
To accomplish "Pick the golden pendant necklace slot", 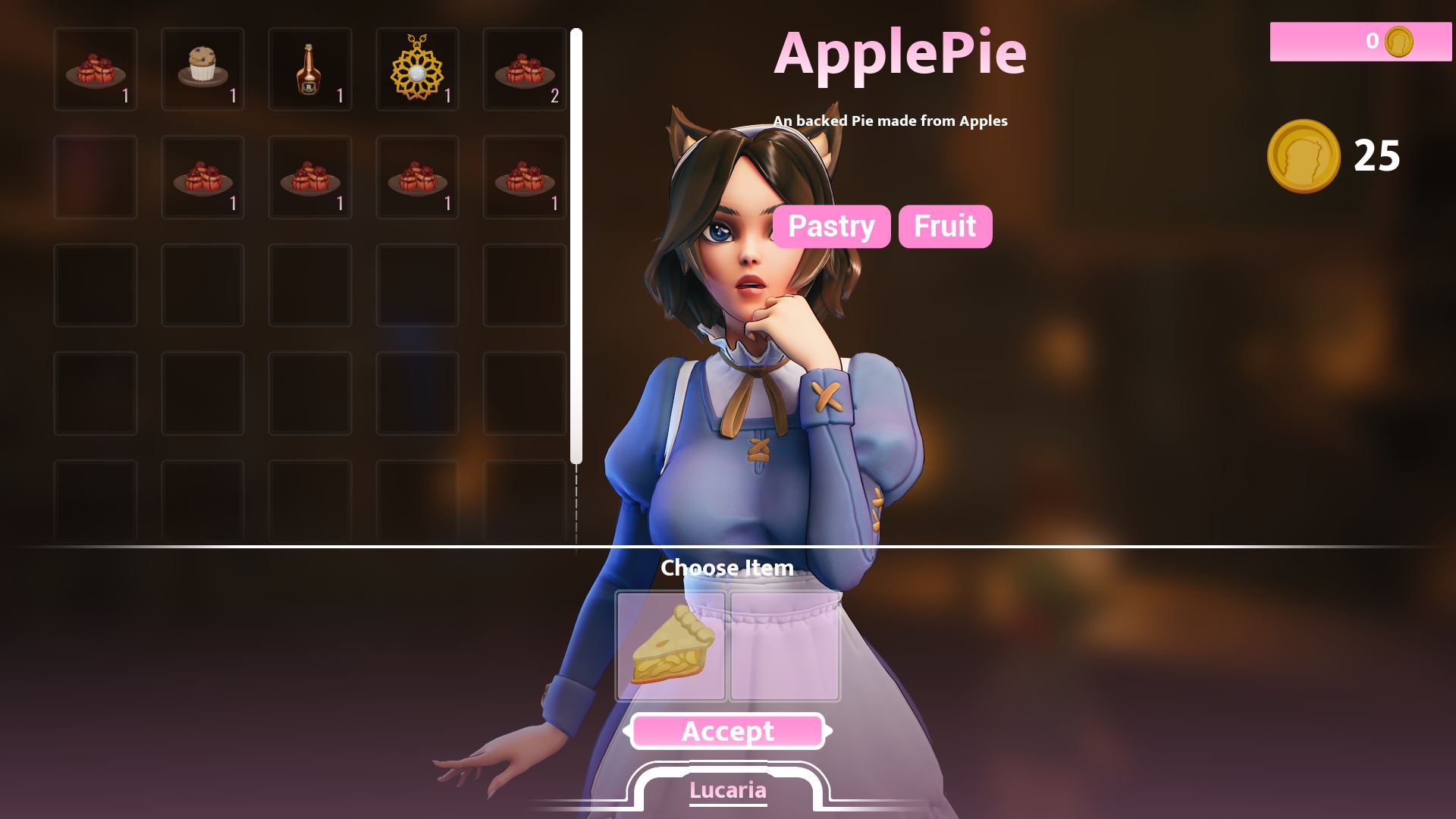I will 416,69.
